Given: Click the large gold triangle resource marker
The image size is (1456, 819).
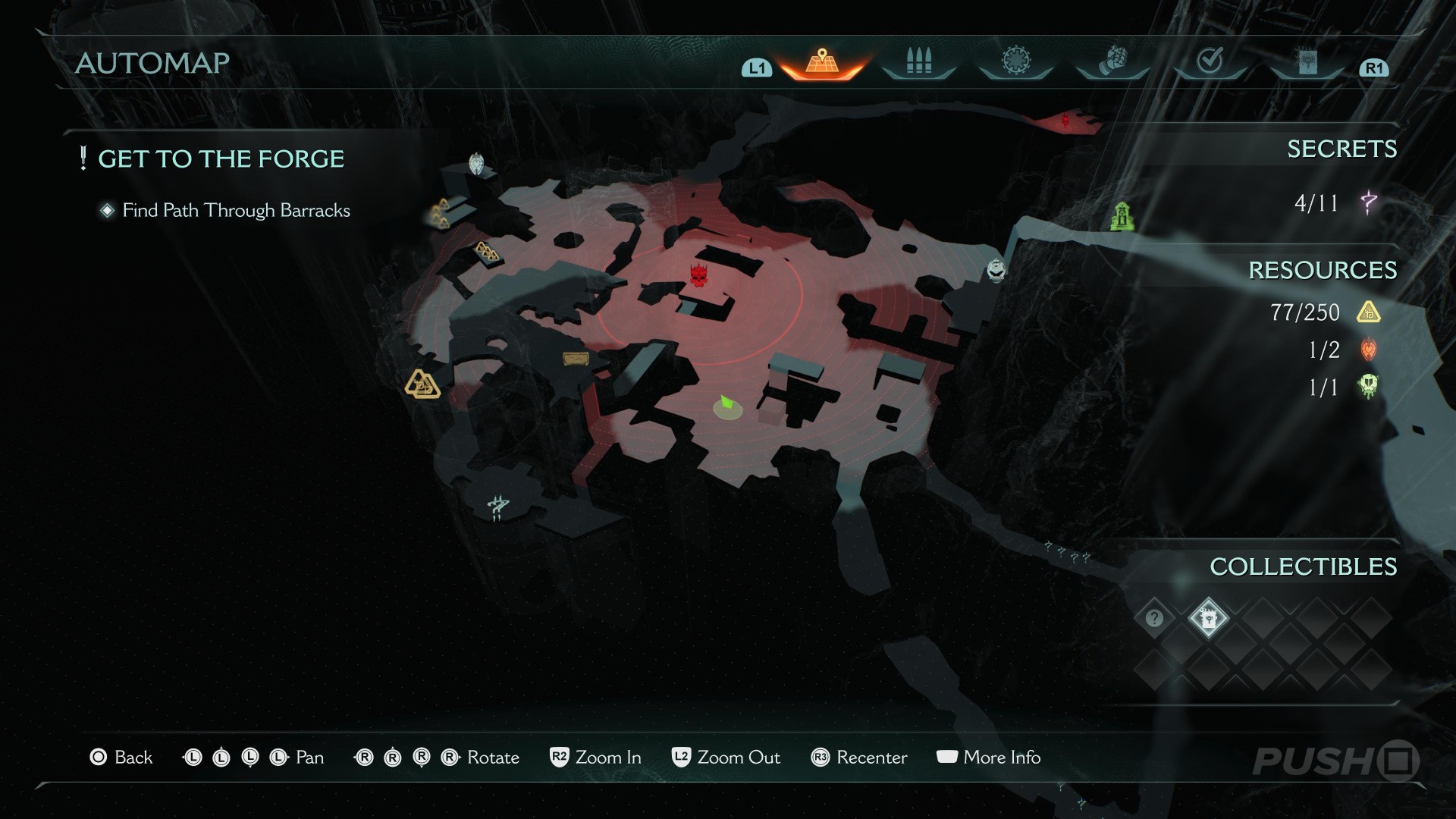Looking at the screenshot, I should (x=422, y=384).
